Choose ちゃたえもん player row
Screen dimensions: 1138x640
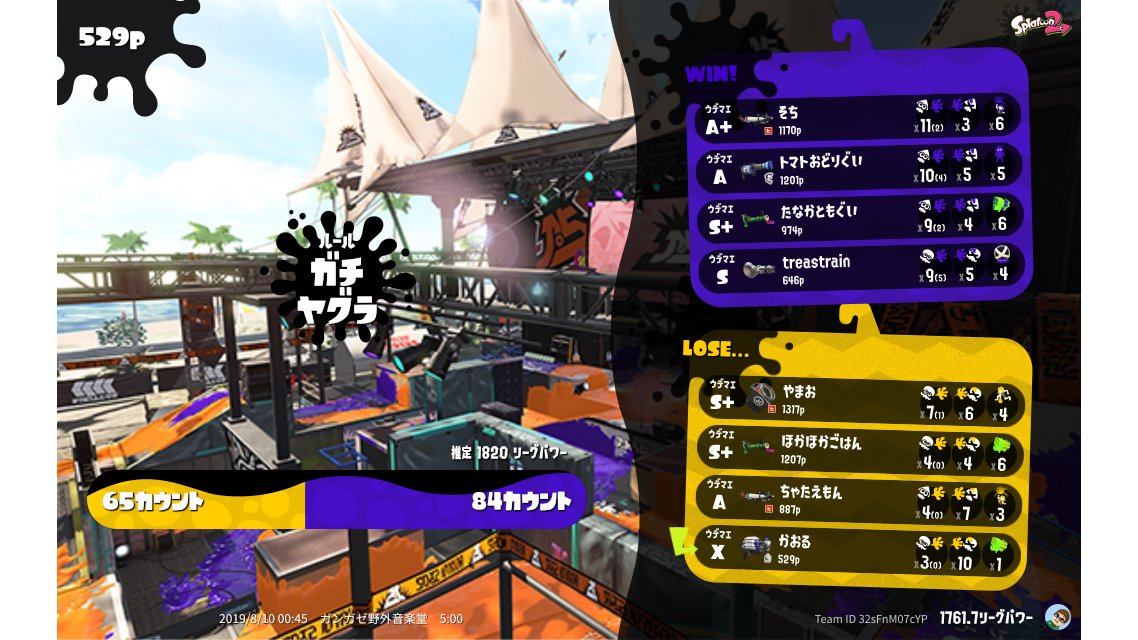[x=860, y=499]
